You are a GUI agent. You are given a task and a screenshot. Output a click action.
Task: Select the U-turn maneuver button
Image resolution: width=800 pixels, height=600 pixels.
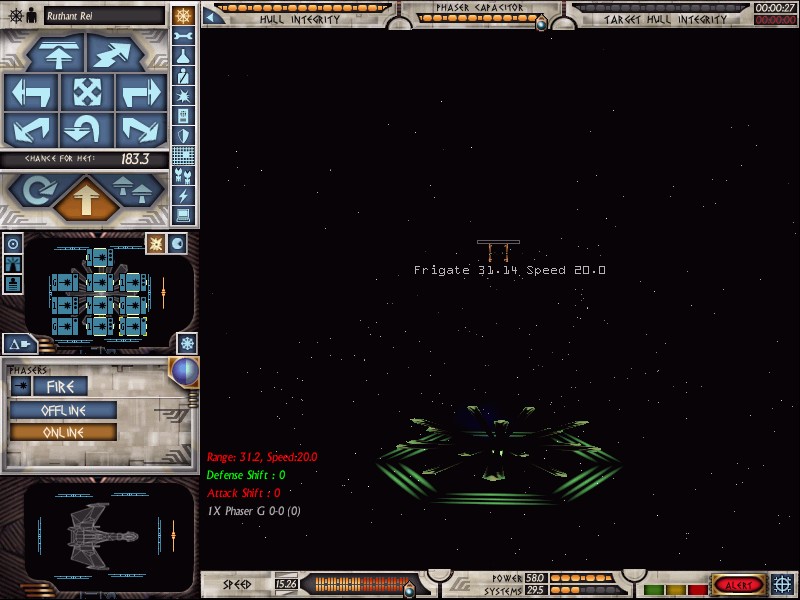tap(85, 129)
